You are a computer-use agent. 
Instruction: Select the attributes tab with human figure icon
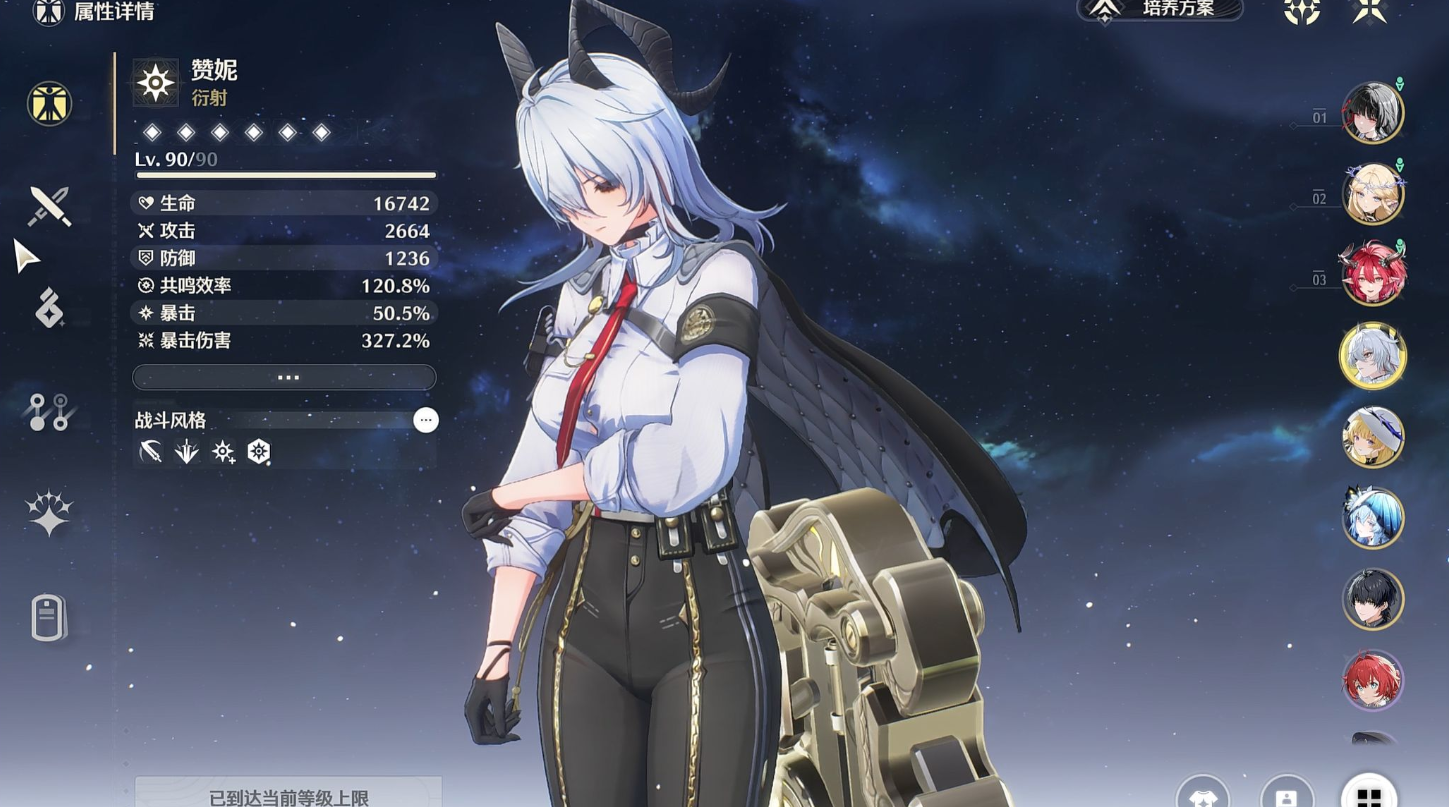49,103
